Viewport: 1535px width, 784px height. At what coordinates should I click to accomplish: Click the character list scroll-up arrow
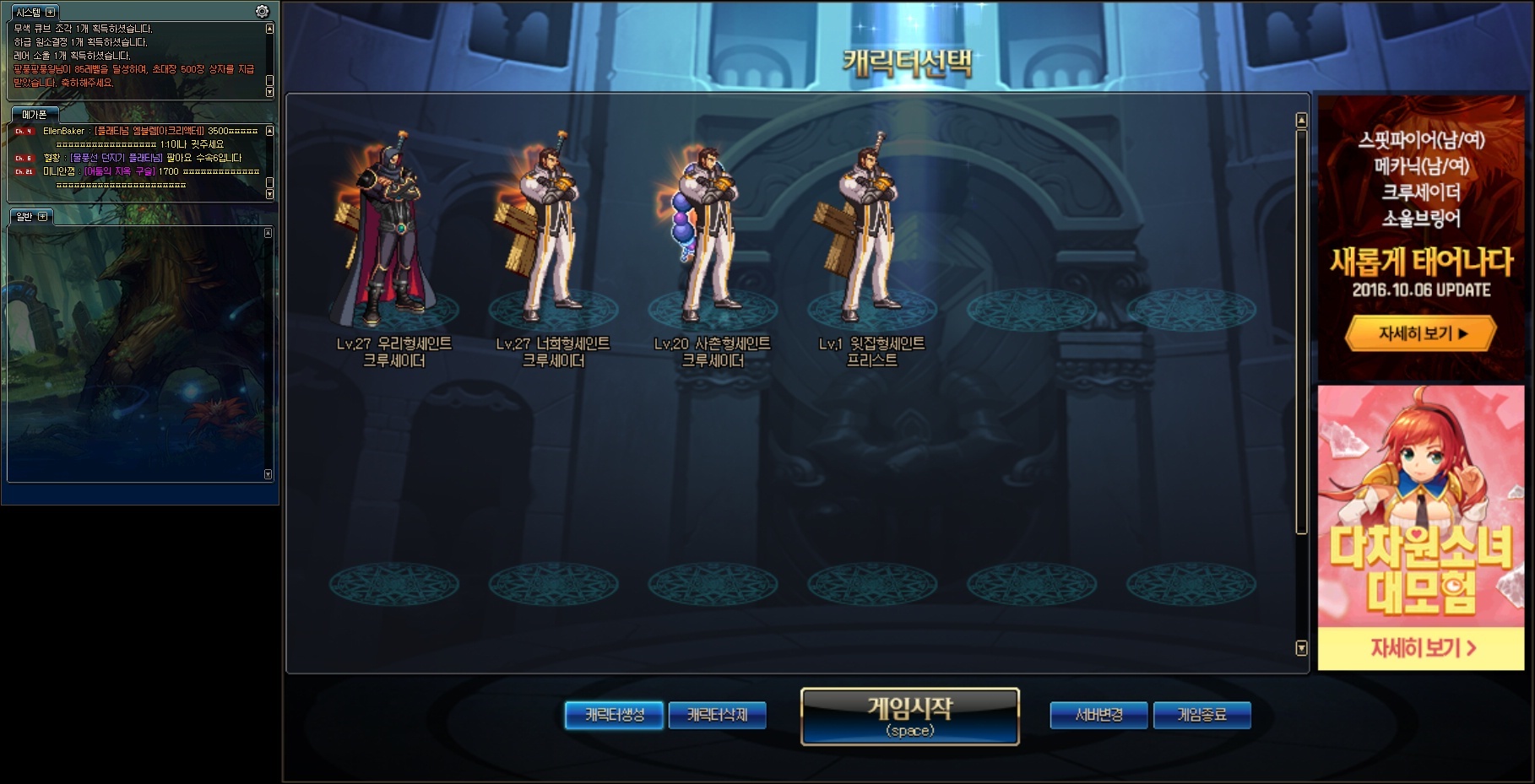click(1301, 121)
